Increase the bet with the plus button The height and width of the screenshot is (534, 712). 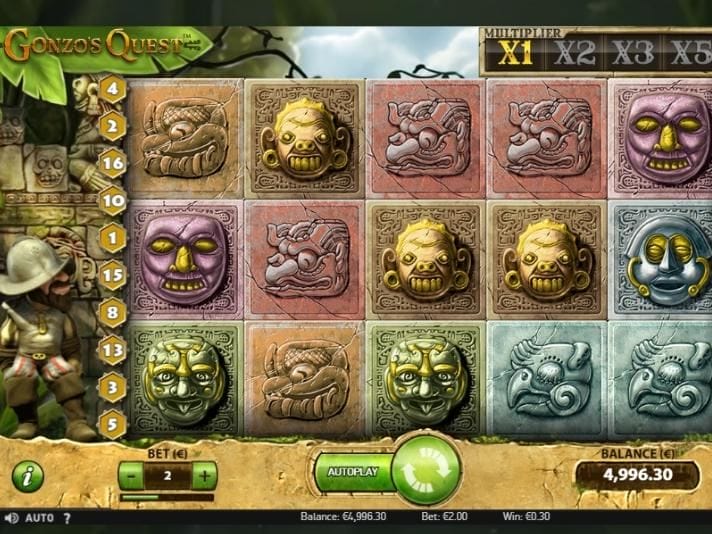204,476
